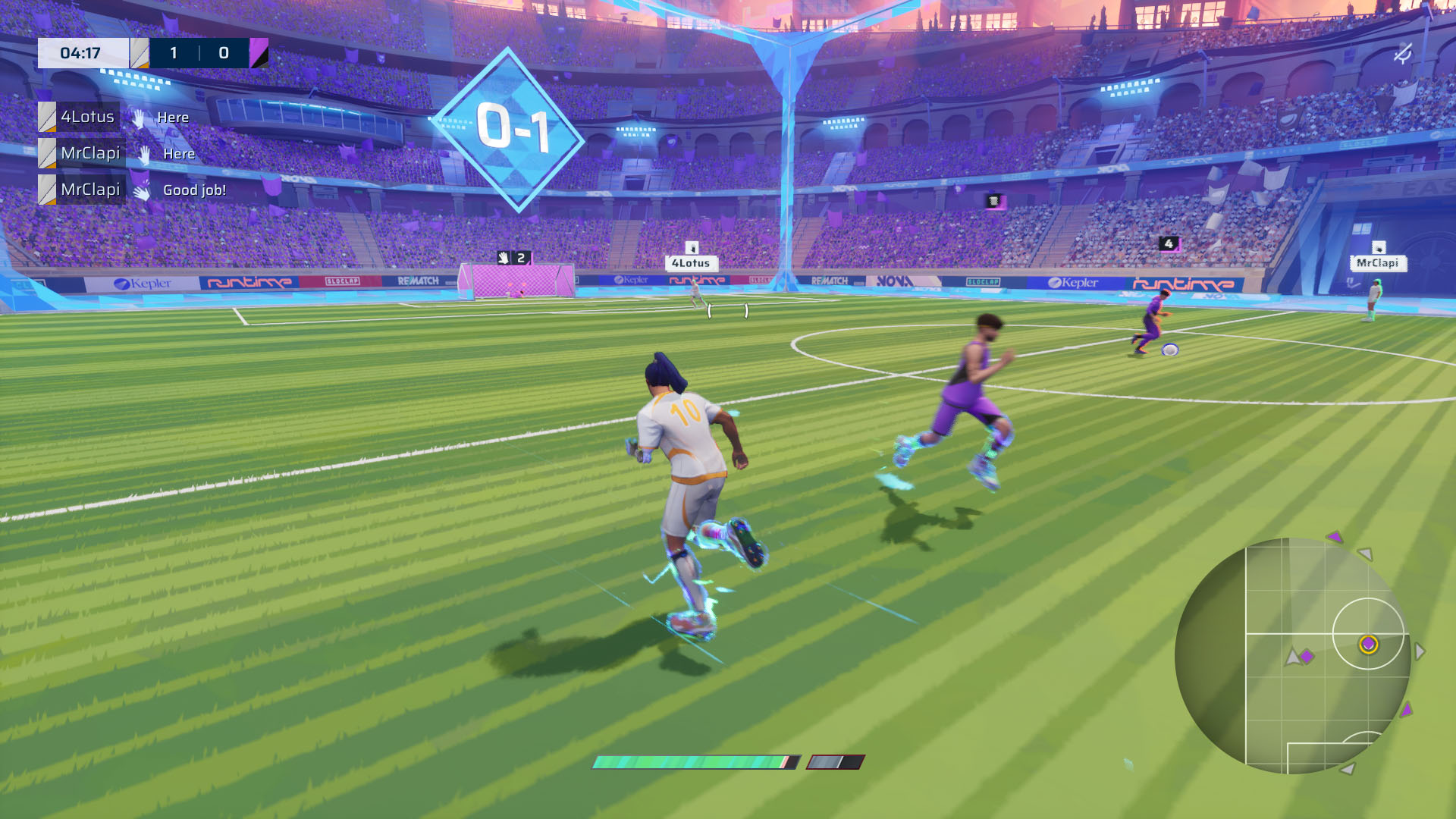Image resolution: width=1456 pixels, height=819 pixels.
Task: Click the clapping hands icon beside Good job!
Action: tap(143, 190)
